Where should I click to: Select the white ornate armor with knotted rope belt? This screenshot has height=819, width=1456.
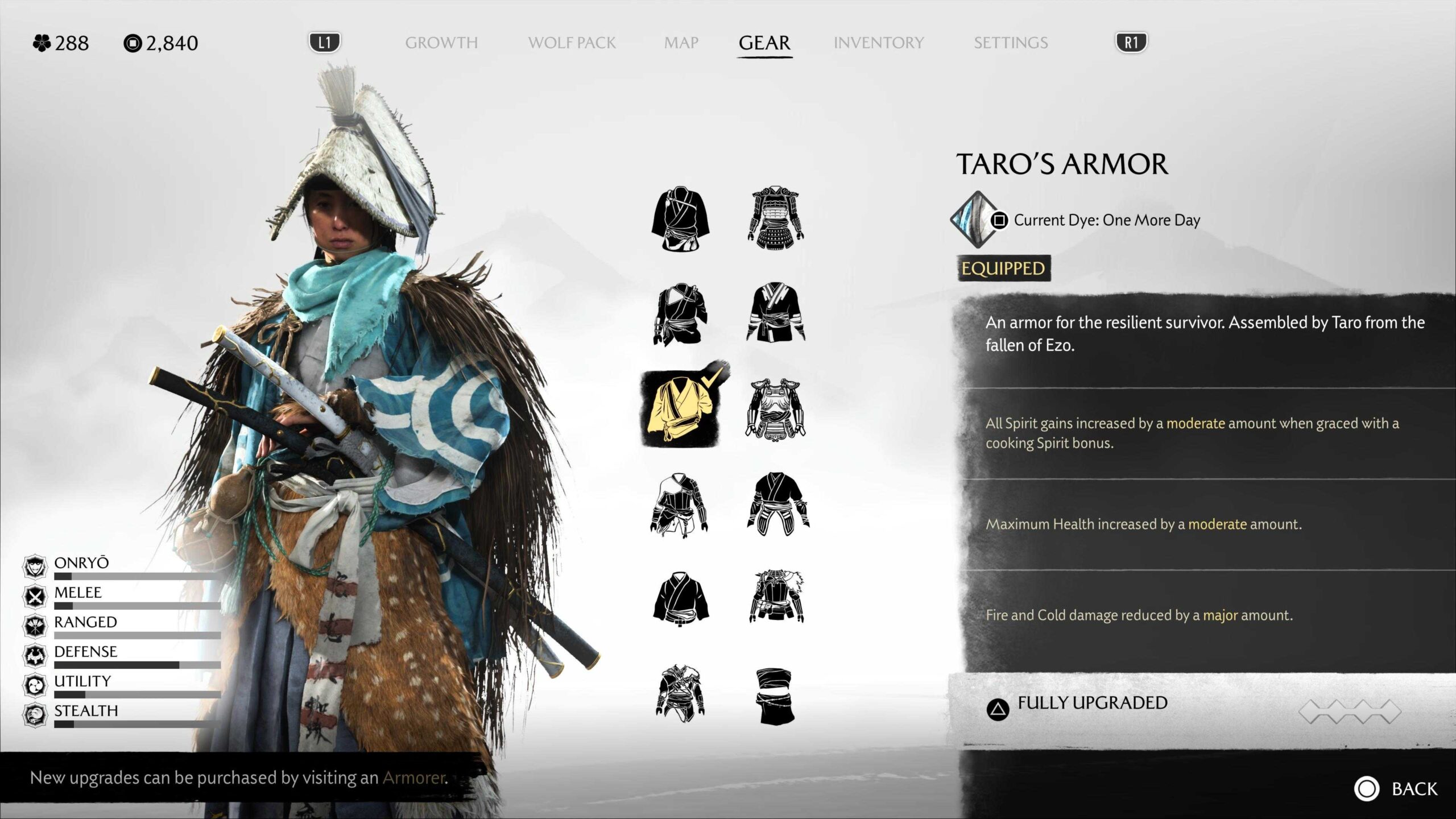[x=775, y=409]
